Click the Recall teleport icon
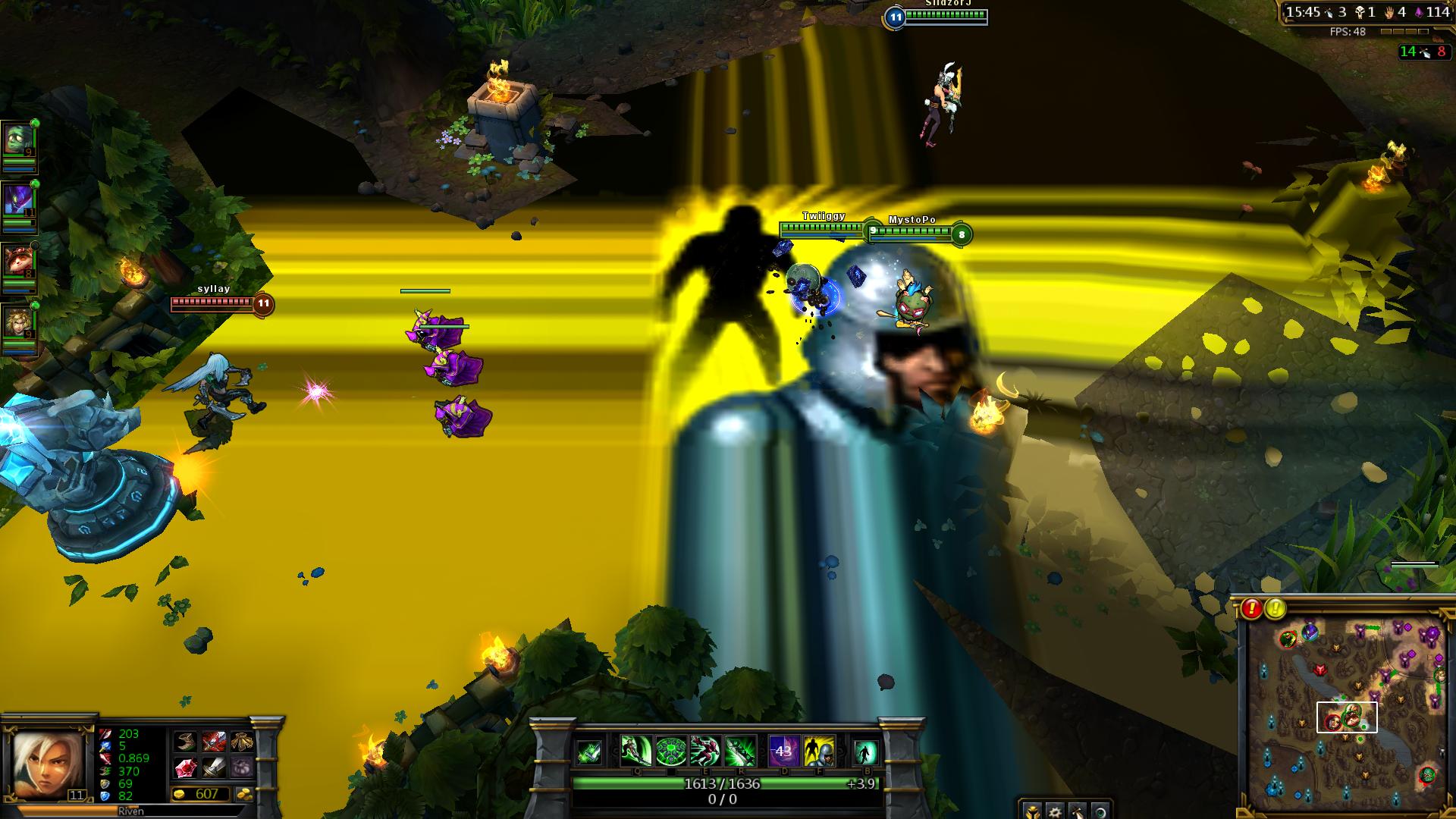The width and height of the screenshot is (1456, 819). click(x=865, y=752)
